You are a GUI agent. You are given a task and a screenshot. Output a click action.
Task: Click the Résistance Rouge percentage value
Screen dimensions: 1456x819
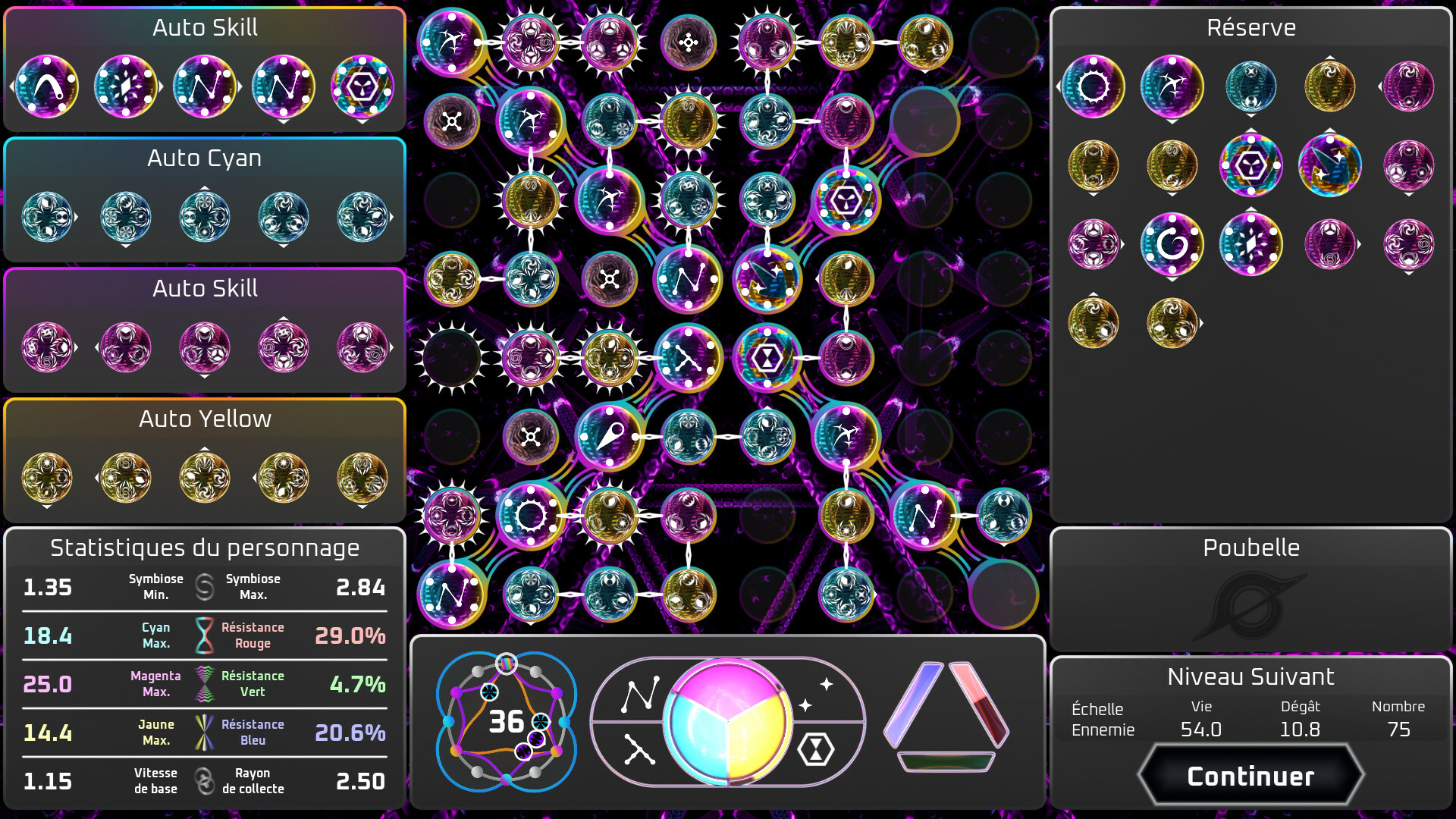350,637
